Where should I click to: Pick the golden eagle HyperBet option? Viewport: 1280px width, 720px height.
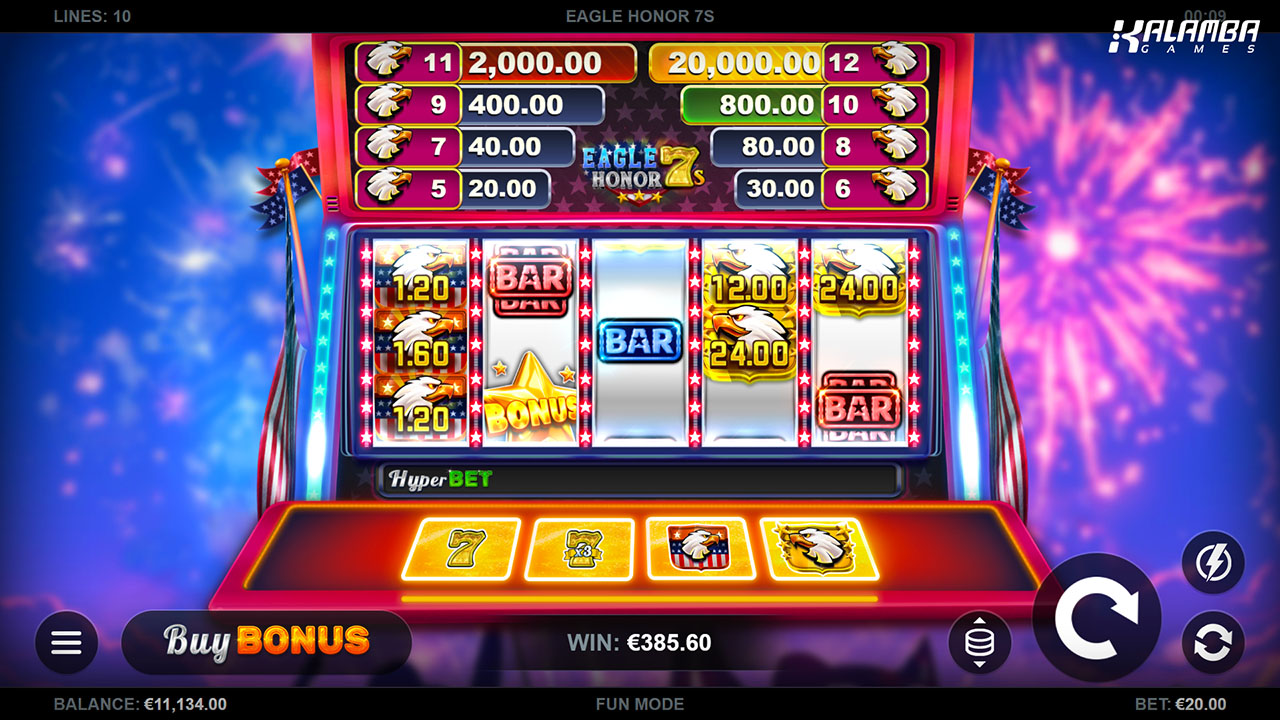(819, 548)
